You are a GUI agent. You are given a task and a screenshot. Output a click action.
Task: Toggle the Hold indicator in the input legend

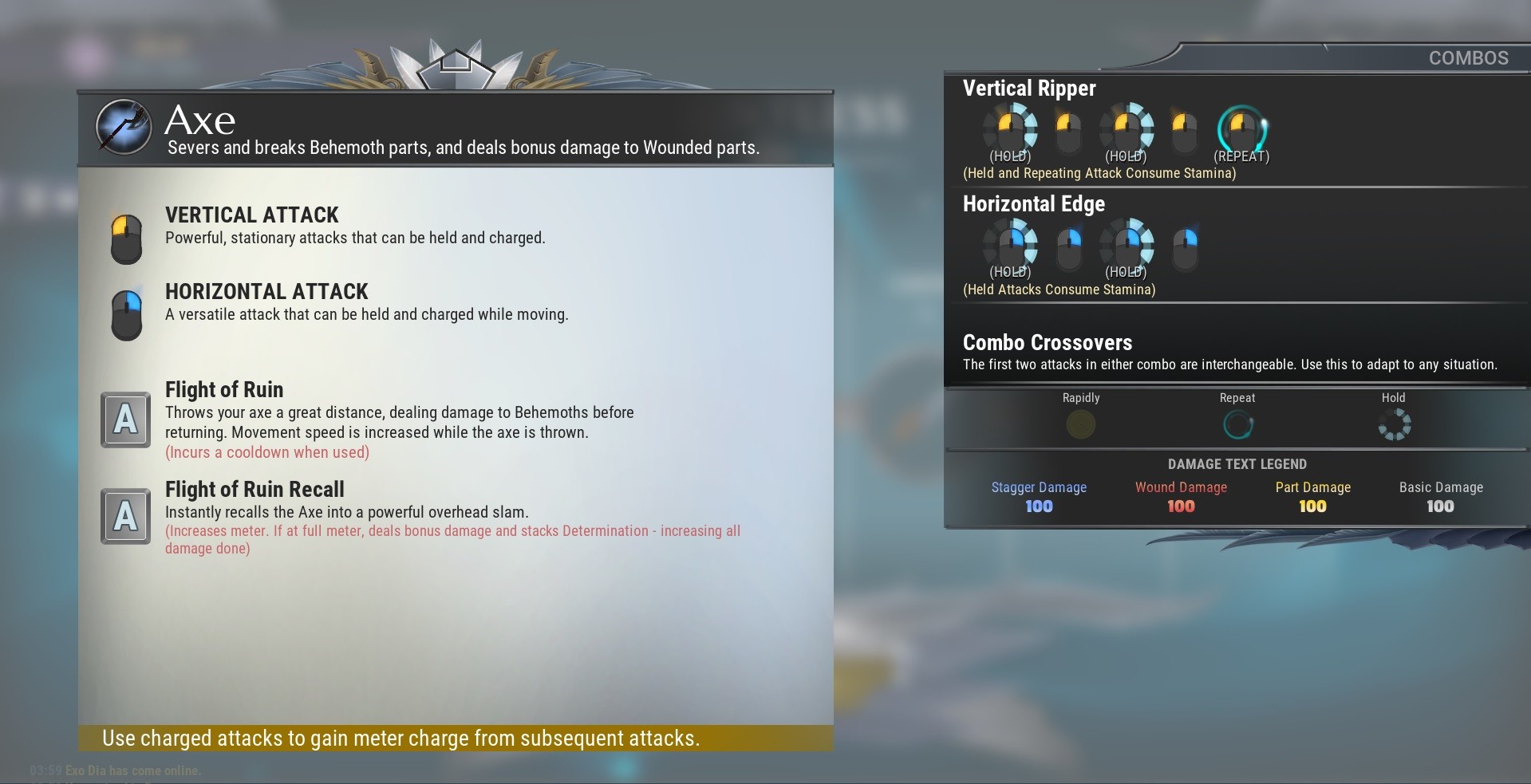tap(1395, 424)
